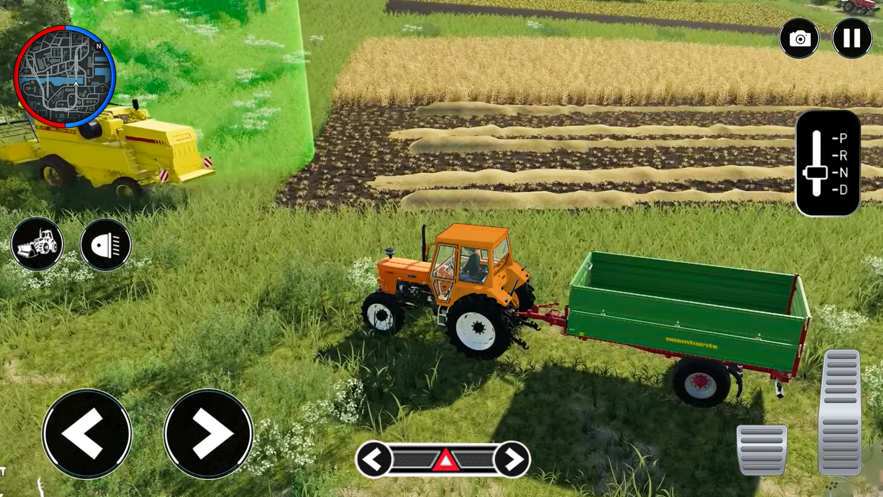Toggle the headlights button
The height and width of the screenshot is (497, 883).
(x=106, y=244)
